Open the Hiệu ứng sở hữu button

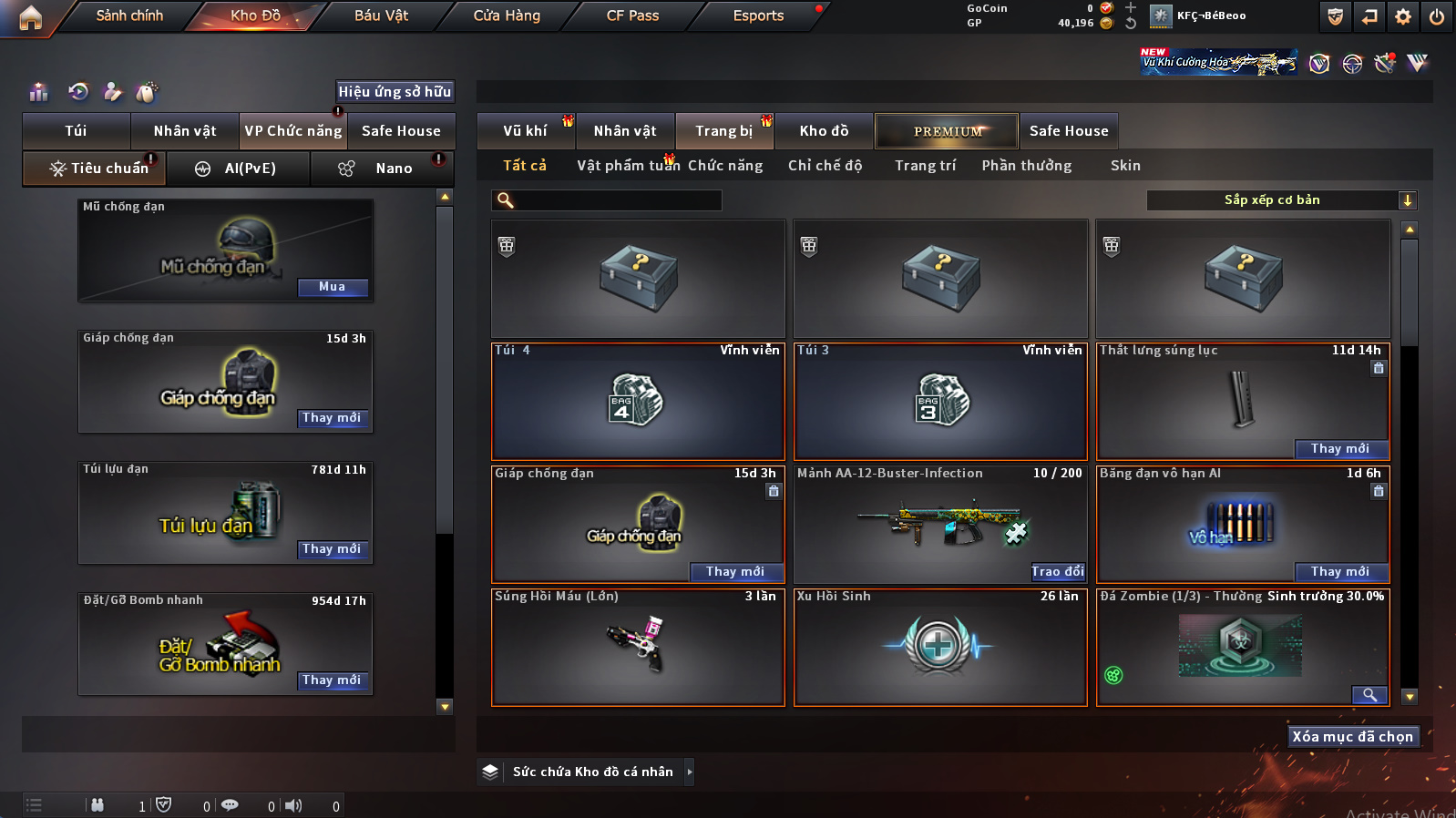coord(395,92)
